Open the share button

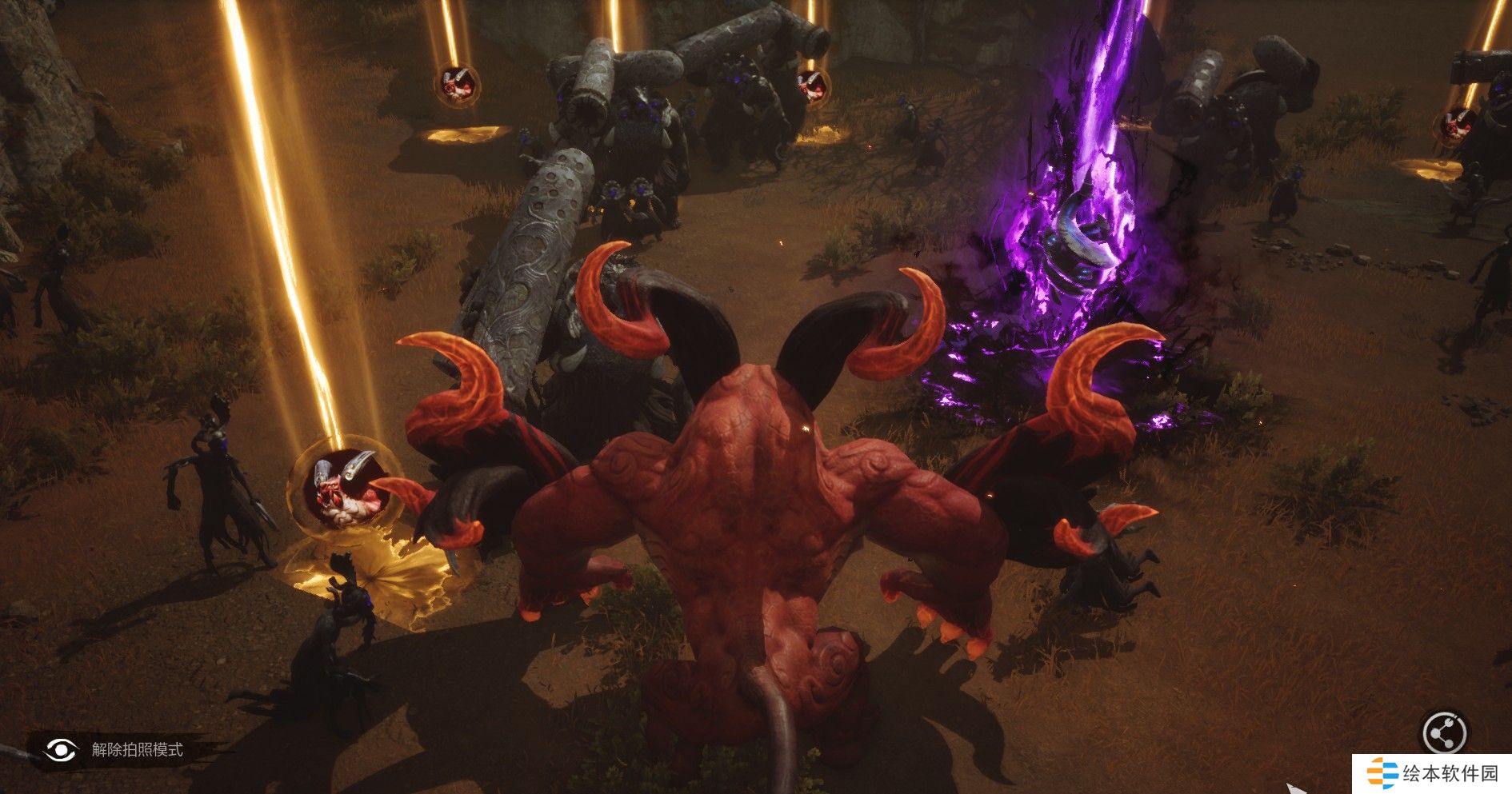pos(1444,732)
